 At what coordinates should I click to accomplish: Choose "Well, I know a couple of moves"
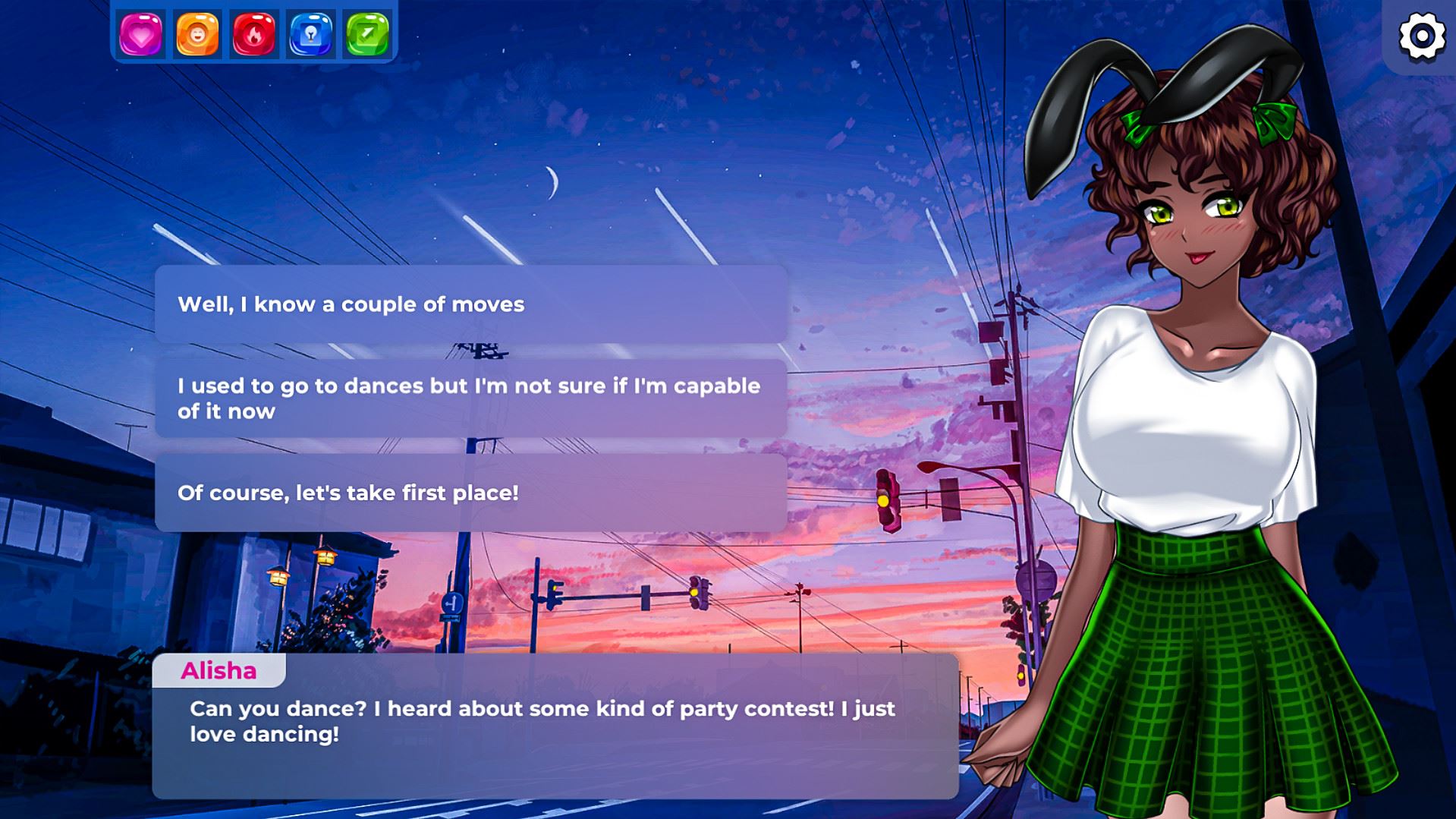pyautogui.click(x=470, y=304)
